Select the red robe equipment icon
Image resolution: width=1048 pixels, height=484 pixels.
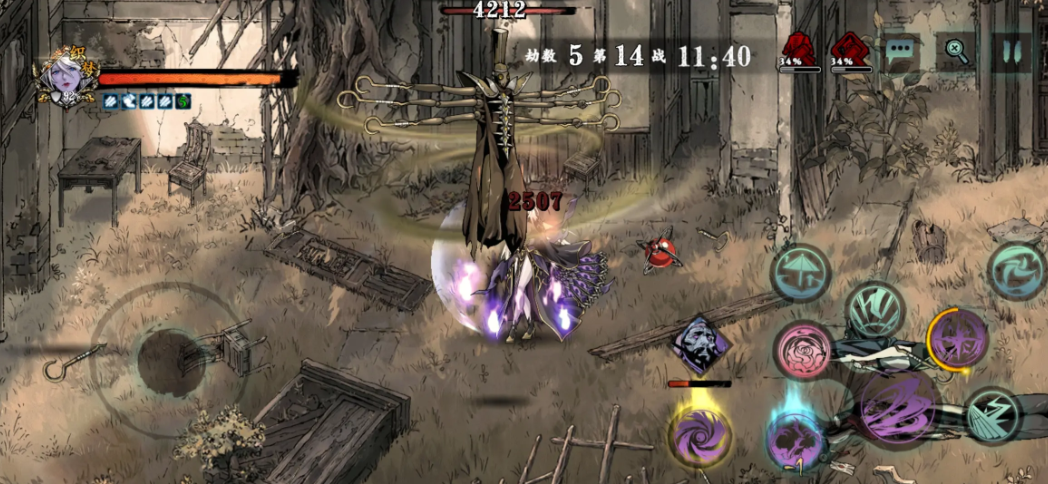tap(798, 48)
